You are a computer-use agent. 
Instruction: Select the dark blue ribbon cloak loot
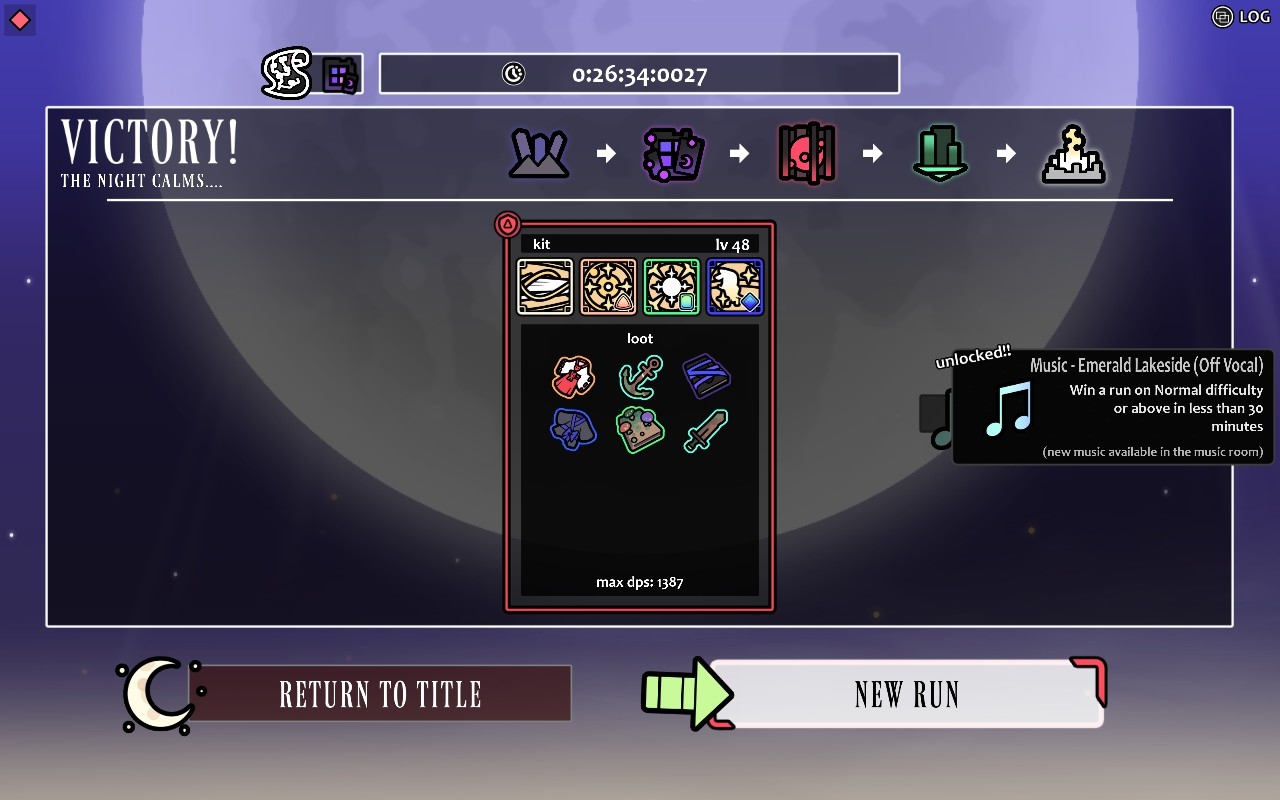573,430
